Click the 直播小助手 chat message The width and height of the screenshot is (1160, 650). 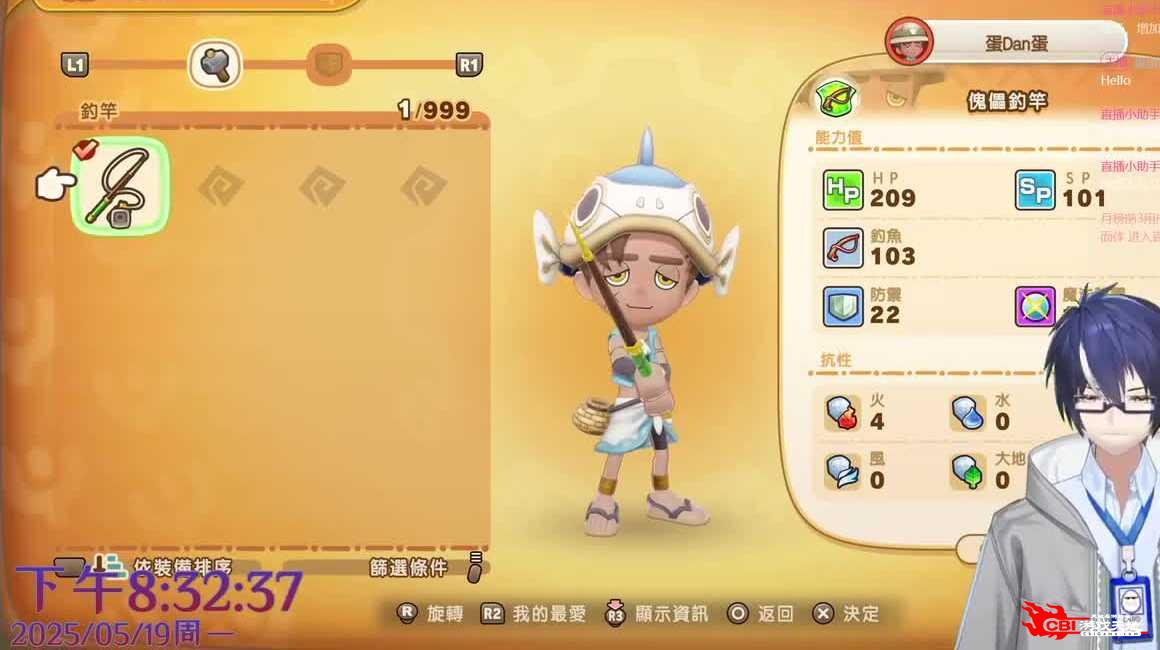coord(1130,114)
